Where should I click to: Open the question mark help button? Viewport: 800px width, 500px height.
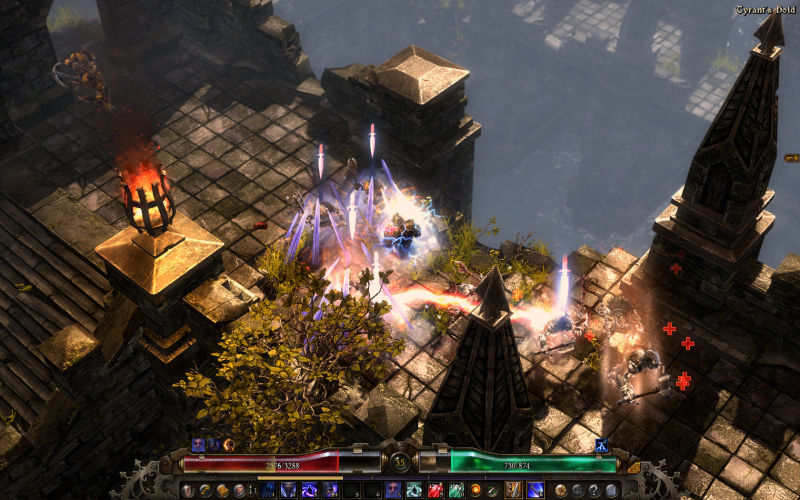[x=594, y=489]
